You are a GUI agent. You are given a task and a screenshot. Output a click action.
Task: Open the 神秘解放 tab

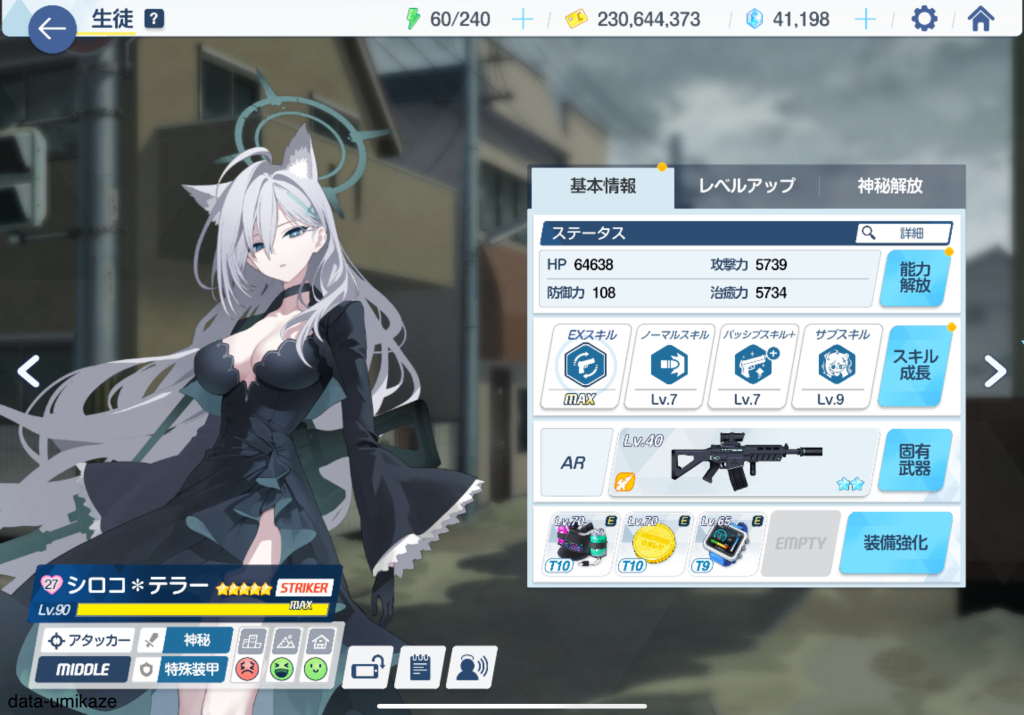click(890, 186)
